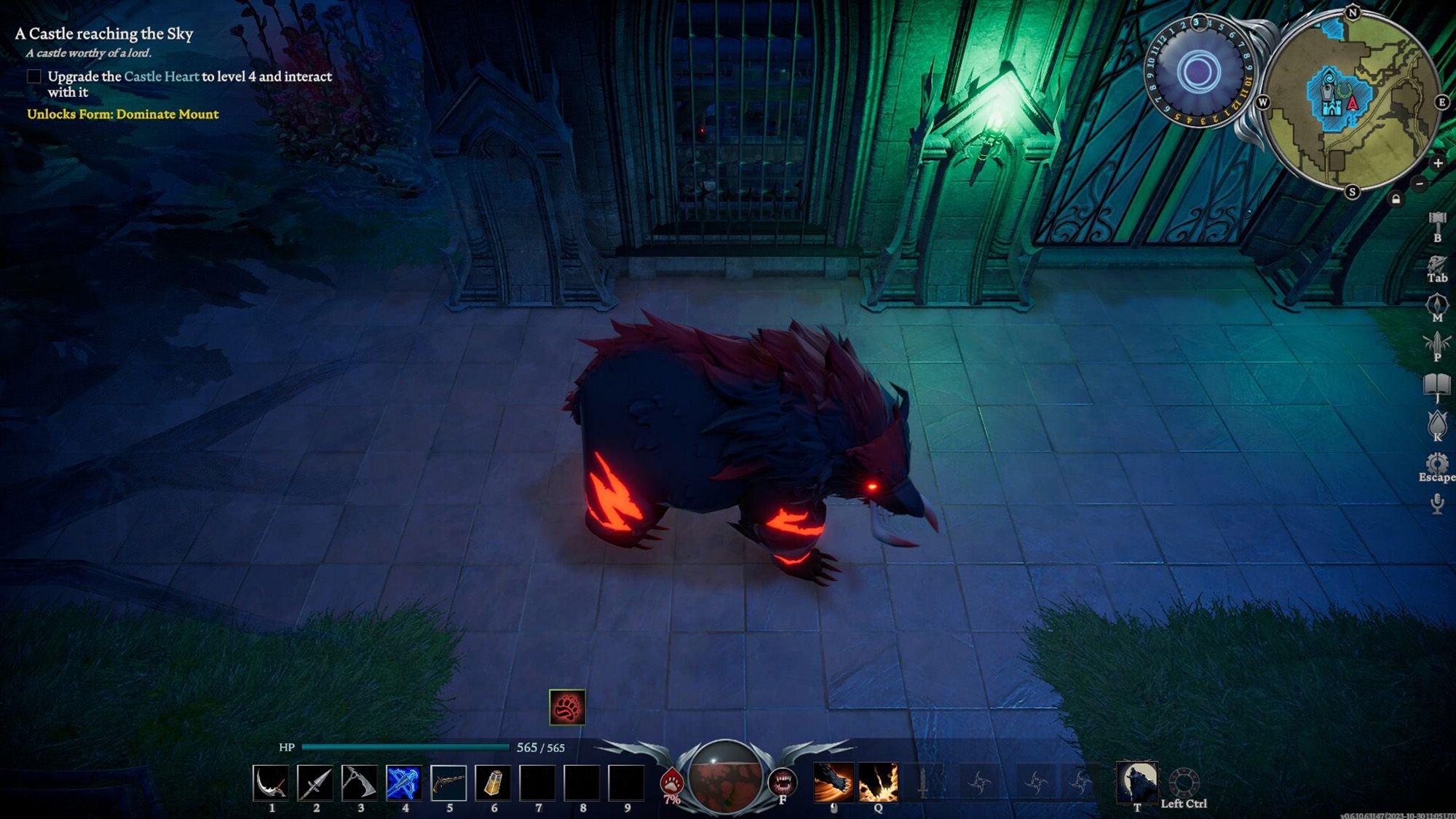Click the bear paw buff icon

(567, 707)
